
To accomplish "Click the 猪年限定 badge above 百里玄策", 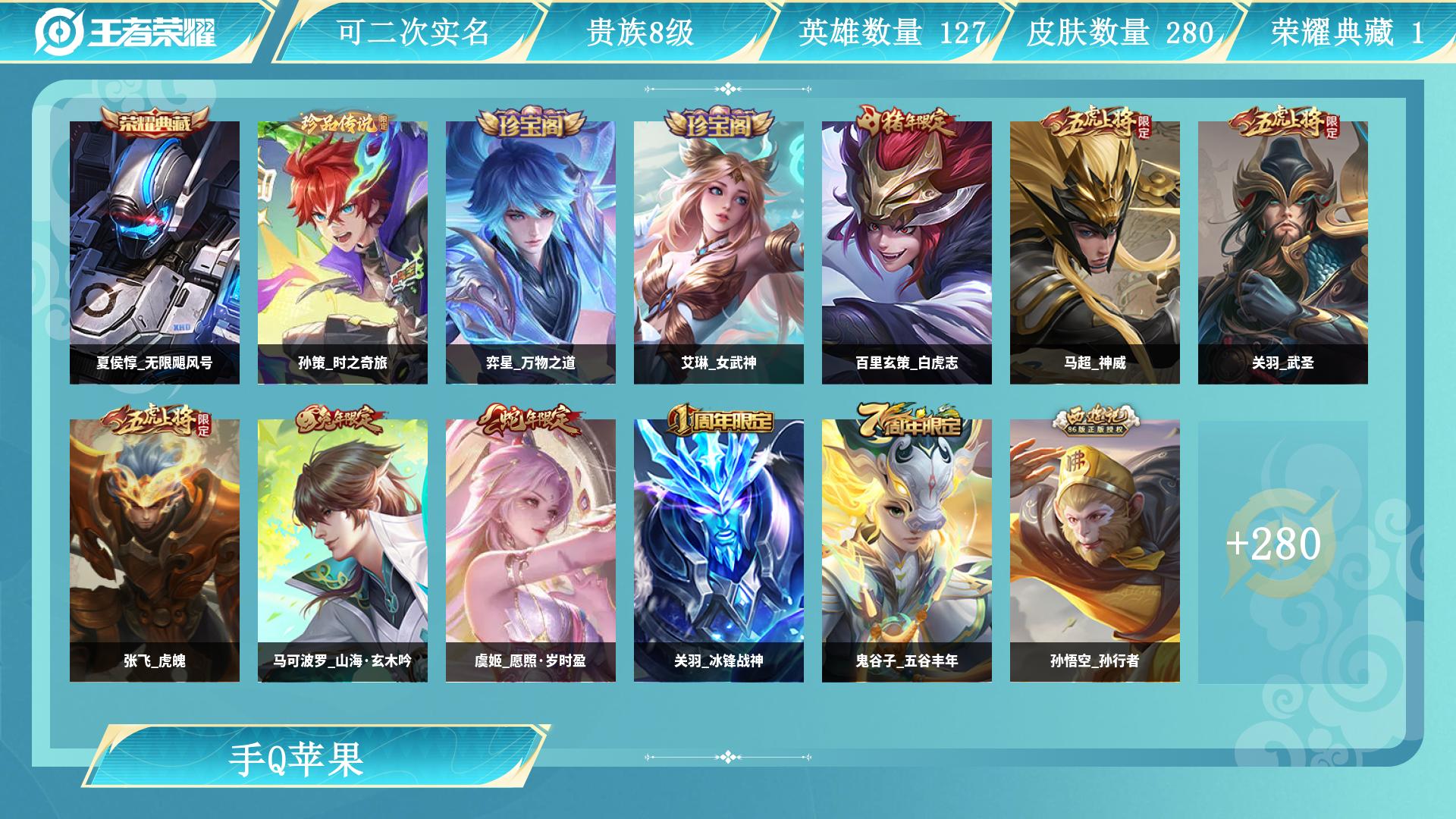I will pyautogui.click(x=907, y=121).
